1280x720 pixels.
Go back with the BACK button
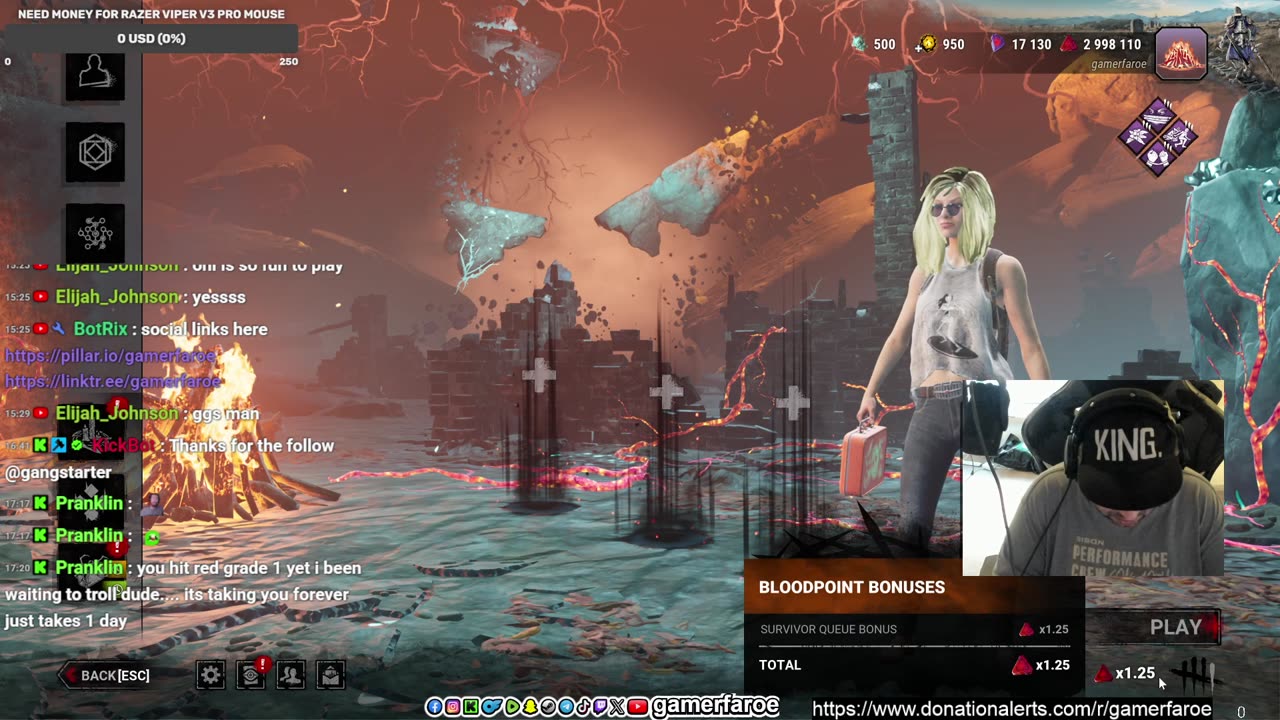point(107,675)
